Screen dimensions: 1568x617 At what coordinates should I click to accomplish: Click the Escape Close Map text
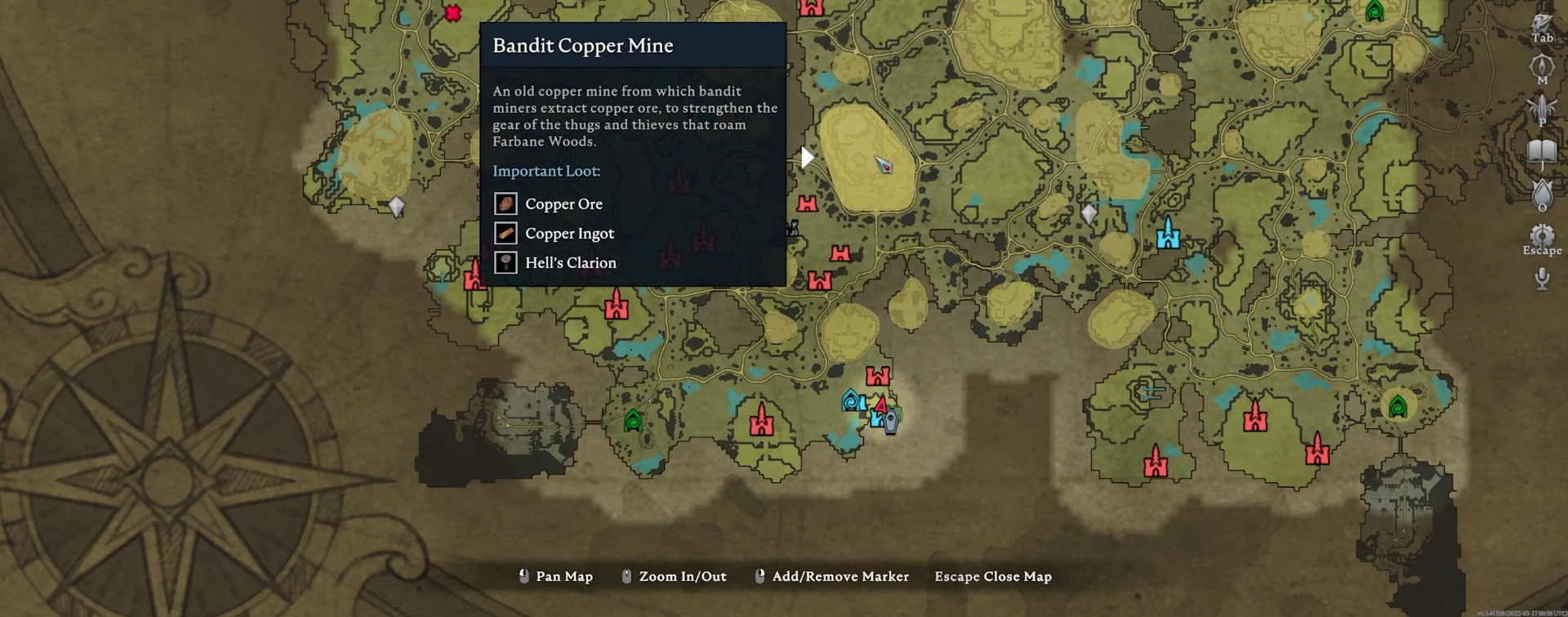(x=994, y=576)
